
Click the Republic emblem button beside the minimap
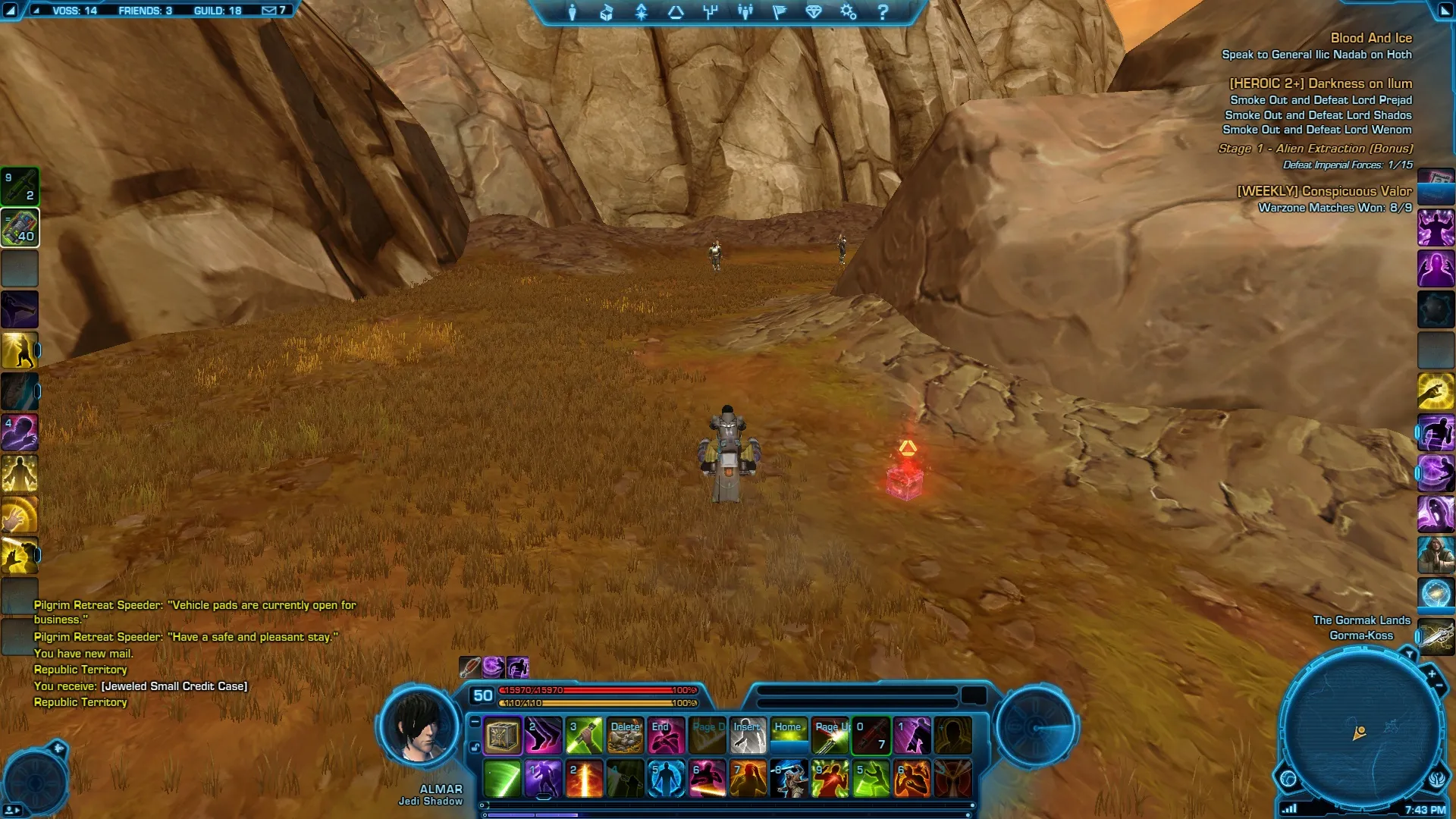pyautogui.click(x=1437, y=778)
